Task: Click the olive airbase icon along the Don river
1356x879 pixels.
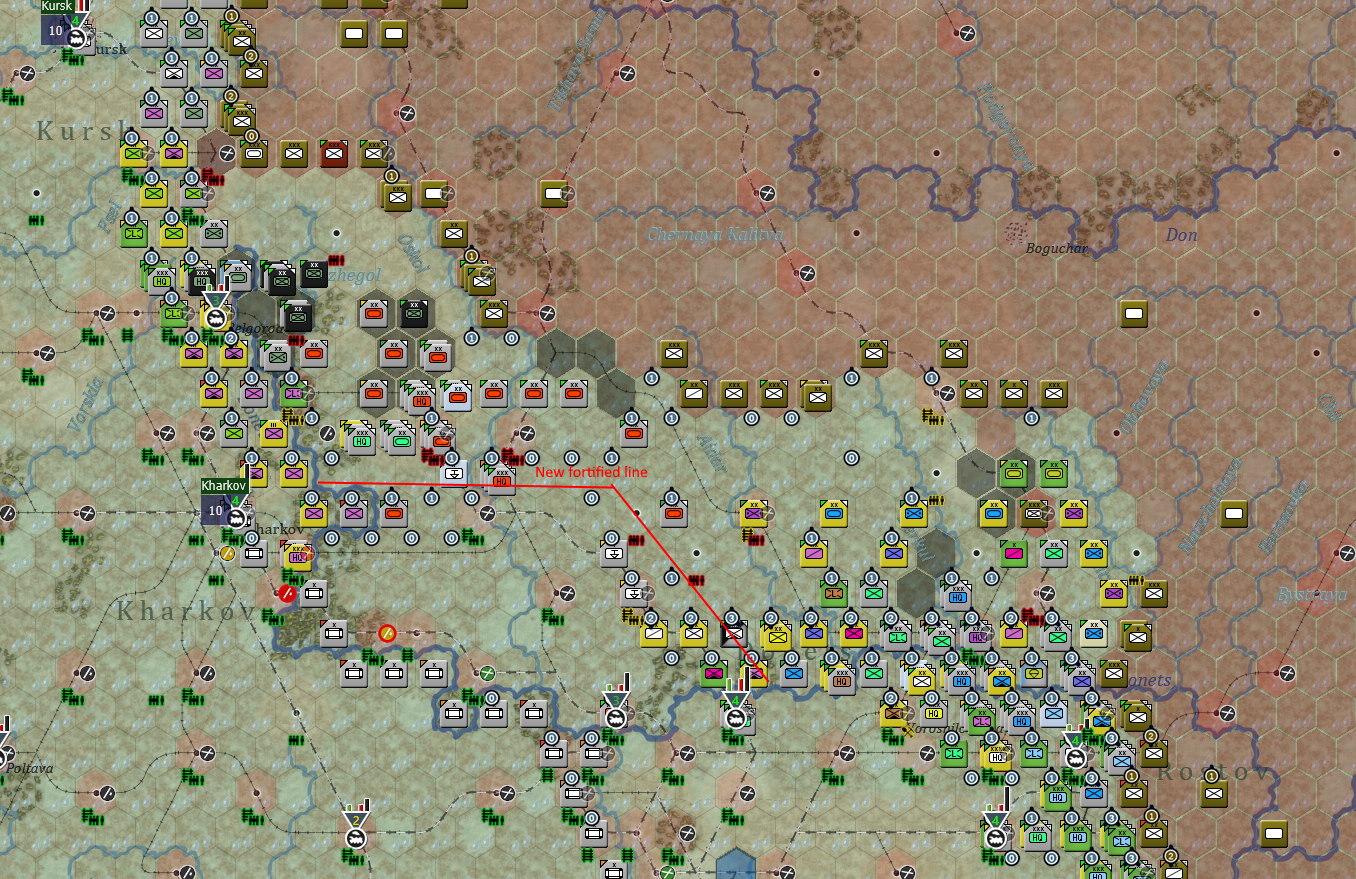Action: (1133, 315)
